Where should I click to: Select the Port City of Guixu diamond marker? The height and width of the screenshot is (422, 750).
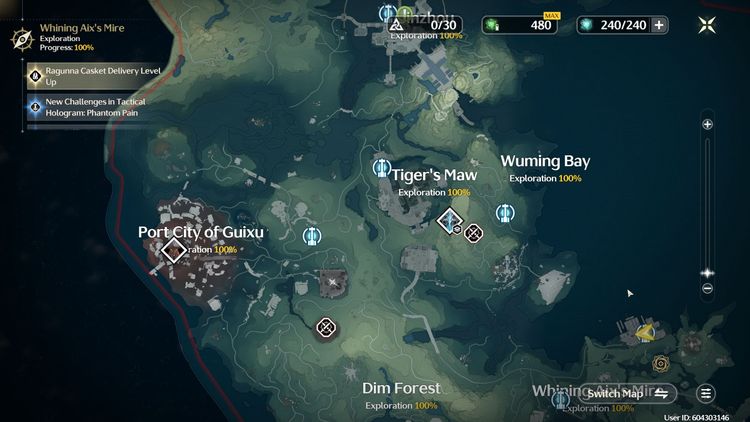(x=174, y=250)
